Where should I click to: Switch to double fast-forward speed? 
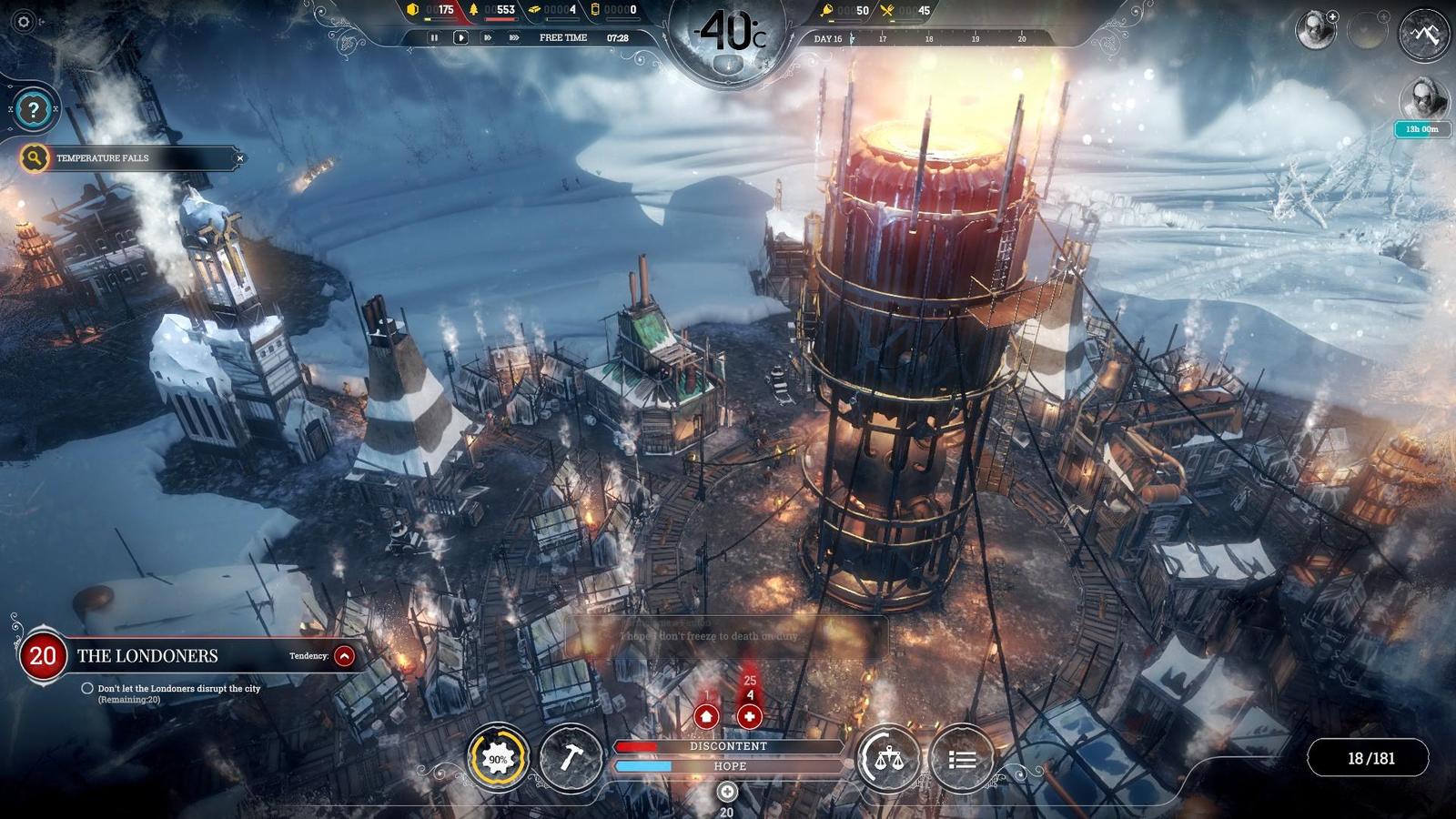[x=488, y=37]
